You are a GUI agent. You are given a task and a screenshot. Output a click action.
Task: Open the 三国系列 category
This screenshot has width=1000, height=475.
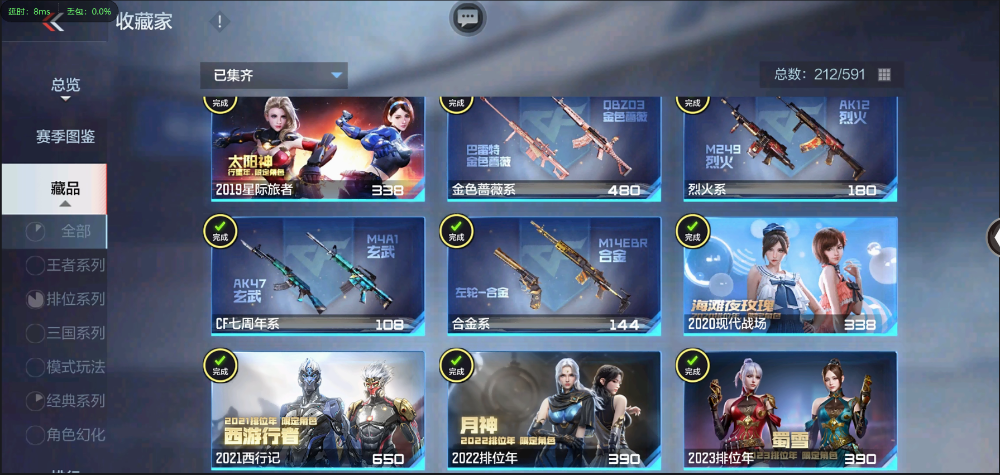point(65,333)
